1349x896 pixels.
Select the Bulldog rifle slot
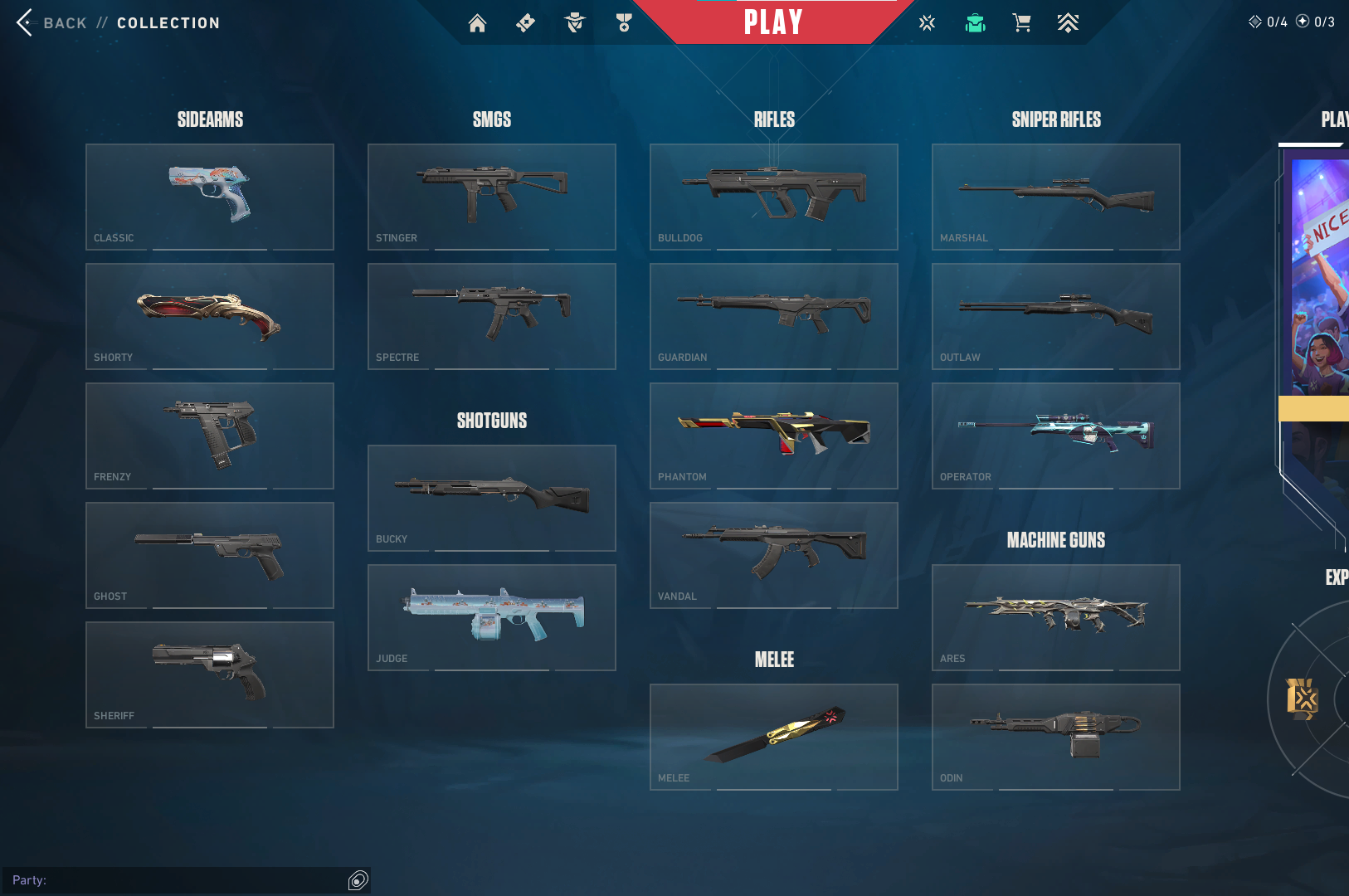click(774, 197)
